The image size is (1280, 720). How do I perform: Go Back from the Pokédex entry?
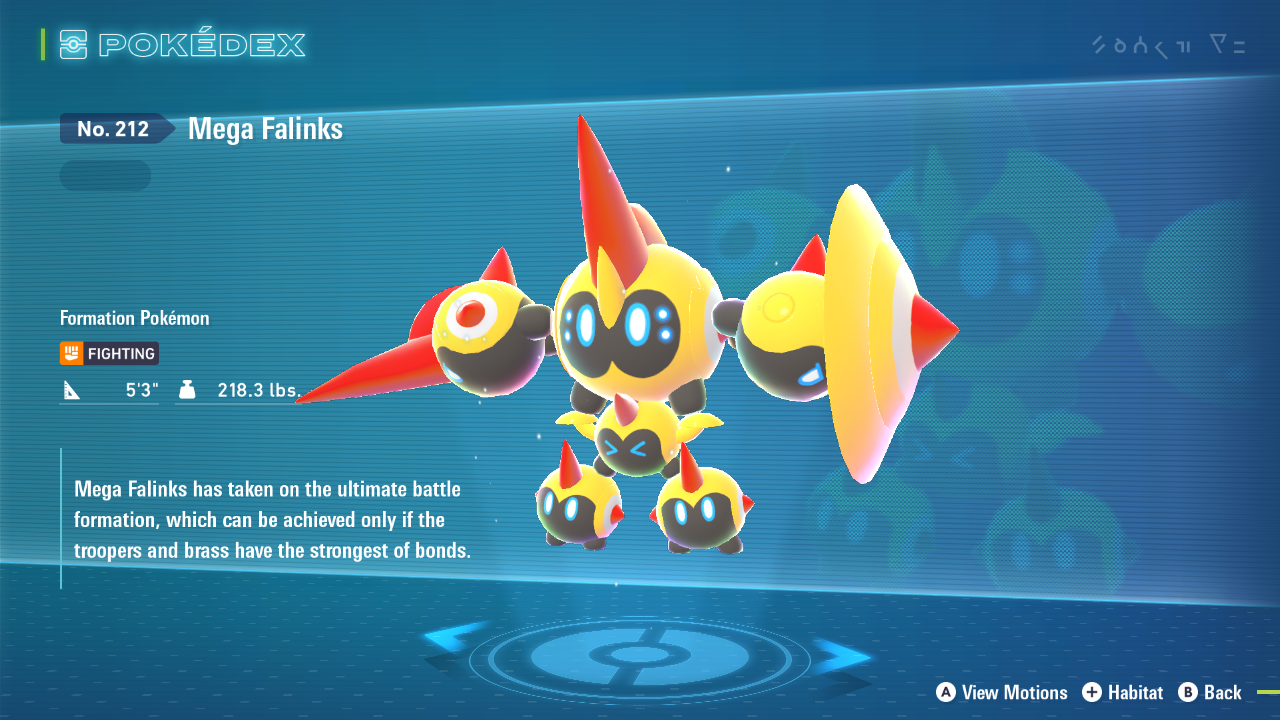(x=1210, y=692)
